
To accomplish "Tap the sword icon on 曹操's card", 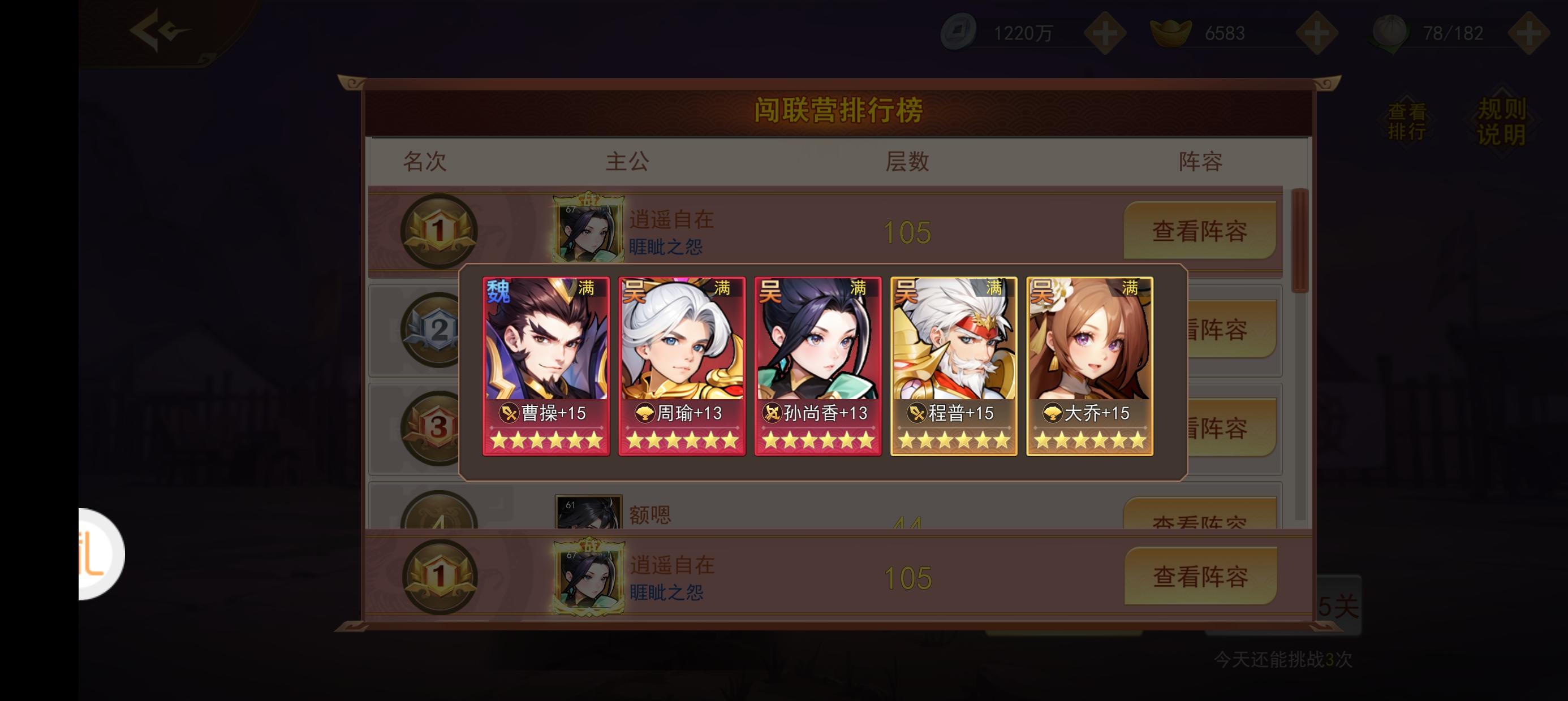I will (509, 414).
